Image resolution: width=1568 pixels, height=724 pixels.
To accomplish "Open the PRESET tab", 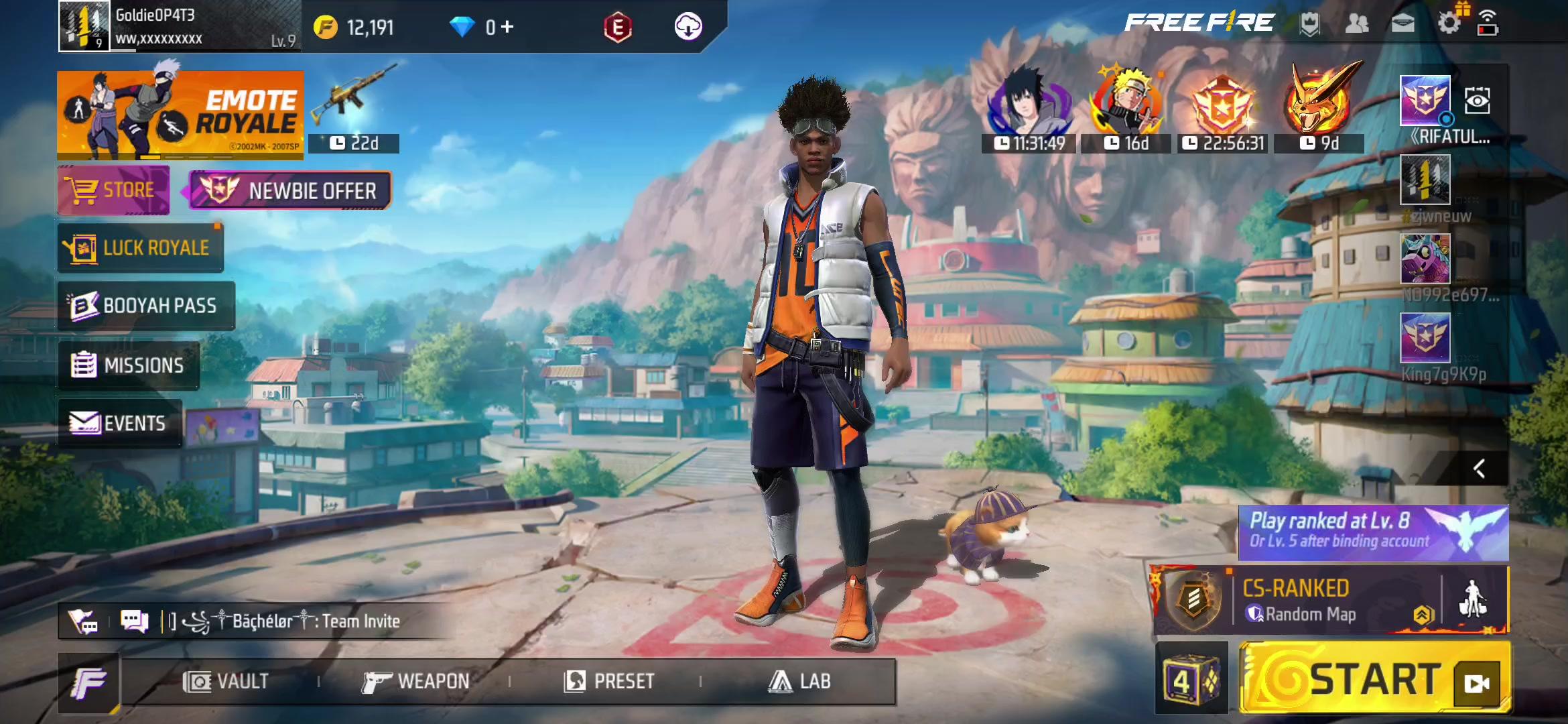I will point(608,682).
